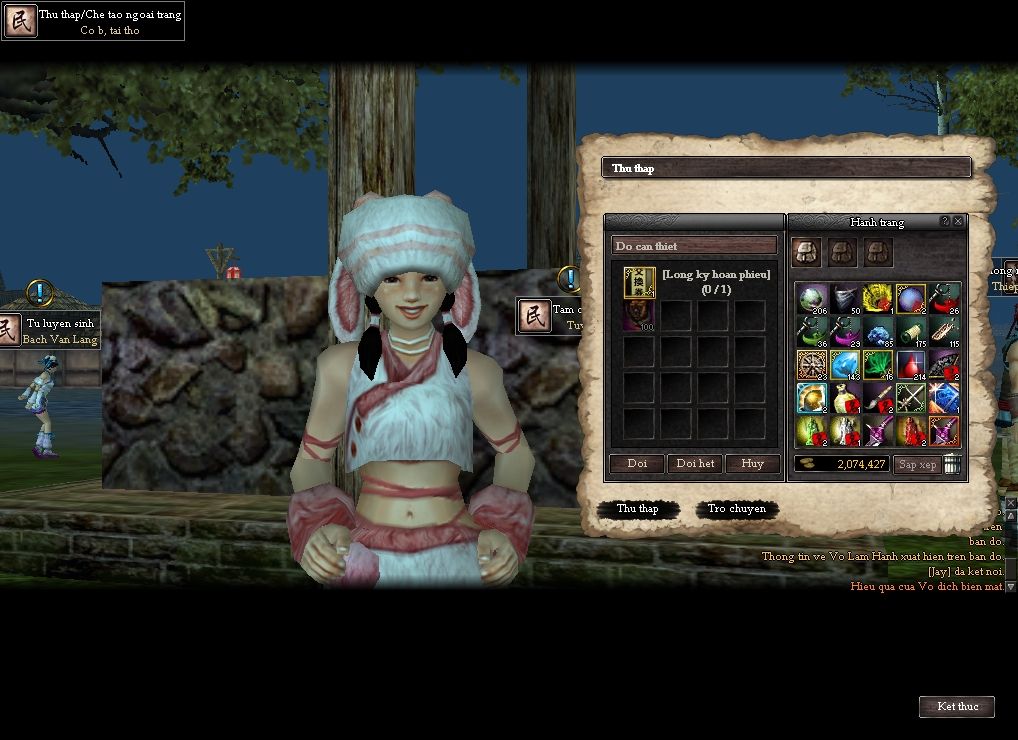Image resolution: width=1018 pixels, height=740 pixels.
Task: Choose the Tro chuyen dialogue option
Action: click(736, 509)
